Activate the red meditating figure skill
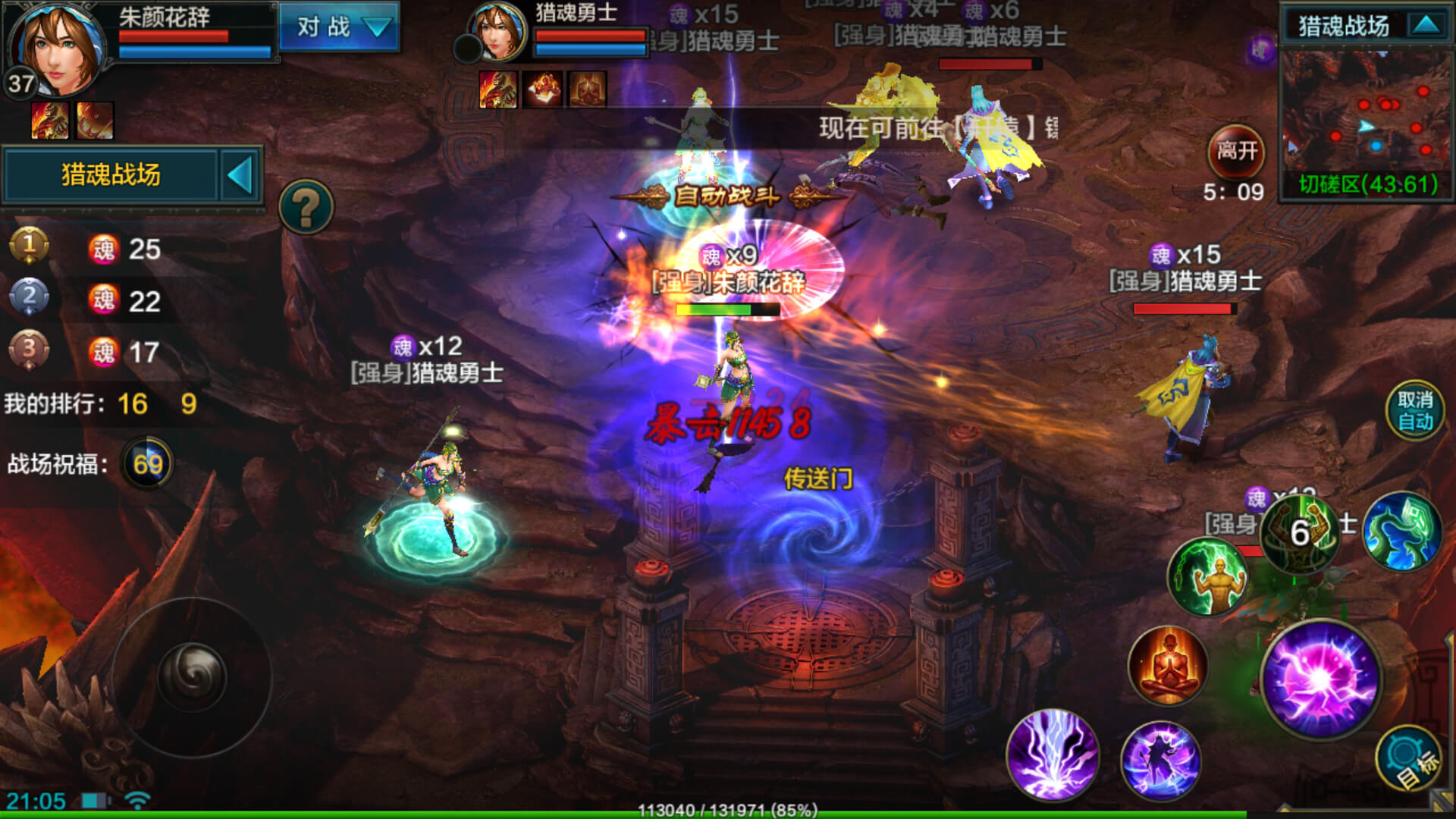 [1168, 666]
